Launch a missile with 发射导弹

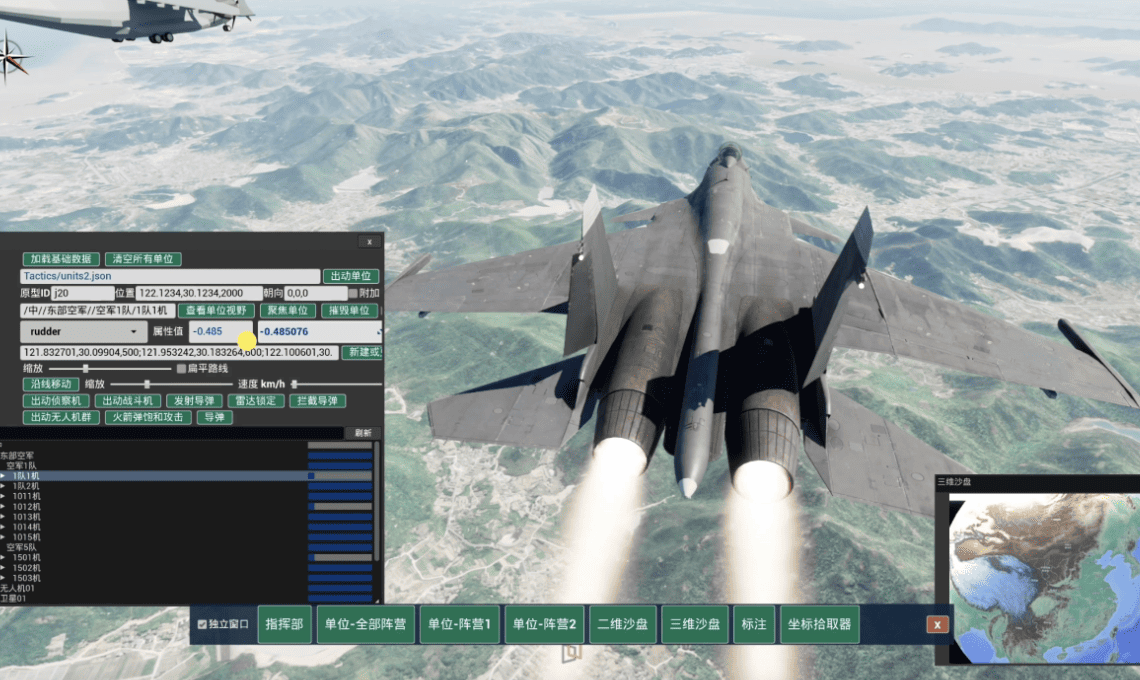click(191, 401)
